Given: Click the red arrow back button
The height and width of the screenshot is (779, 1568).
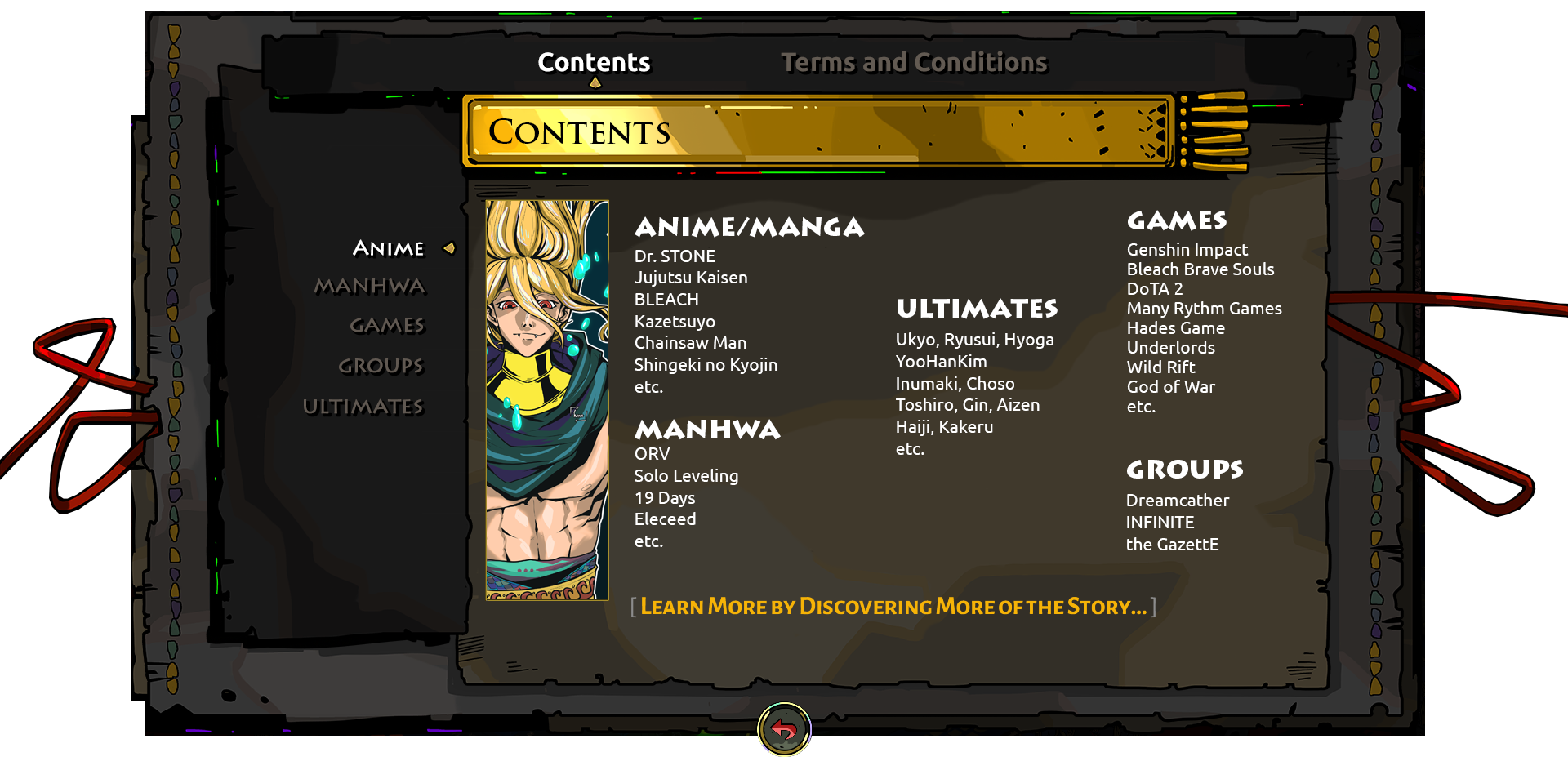Looking at the screenshot, I should (x=784, y=729).
